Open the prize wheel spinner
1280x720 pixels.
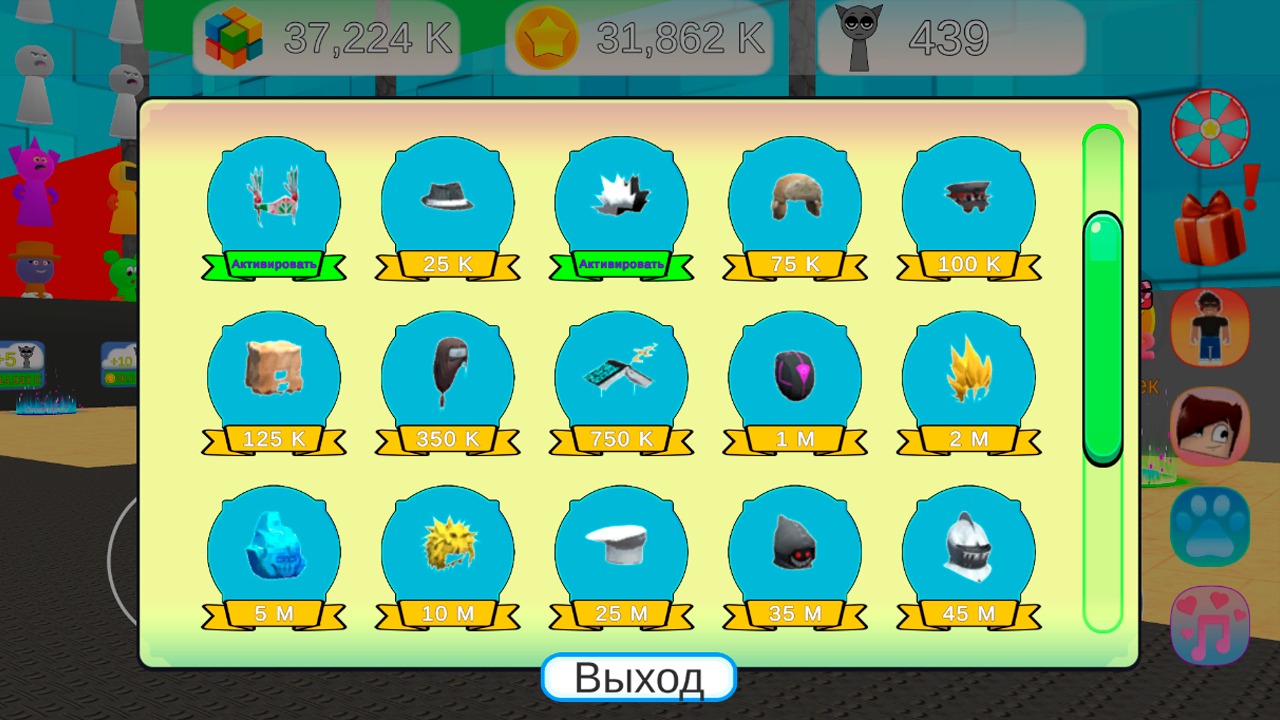[1208, 128]
